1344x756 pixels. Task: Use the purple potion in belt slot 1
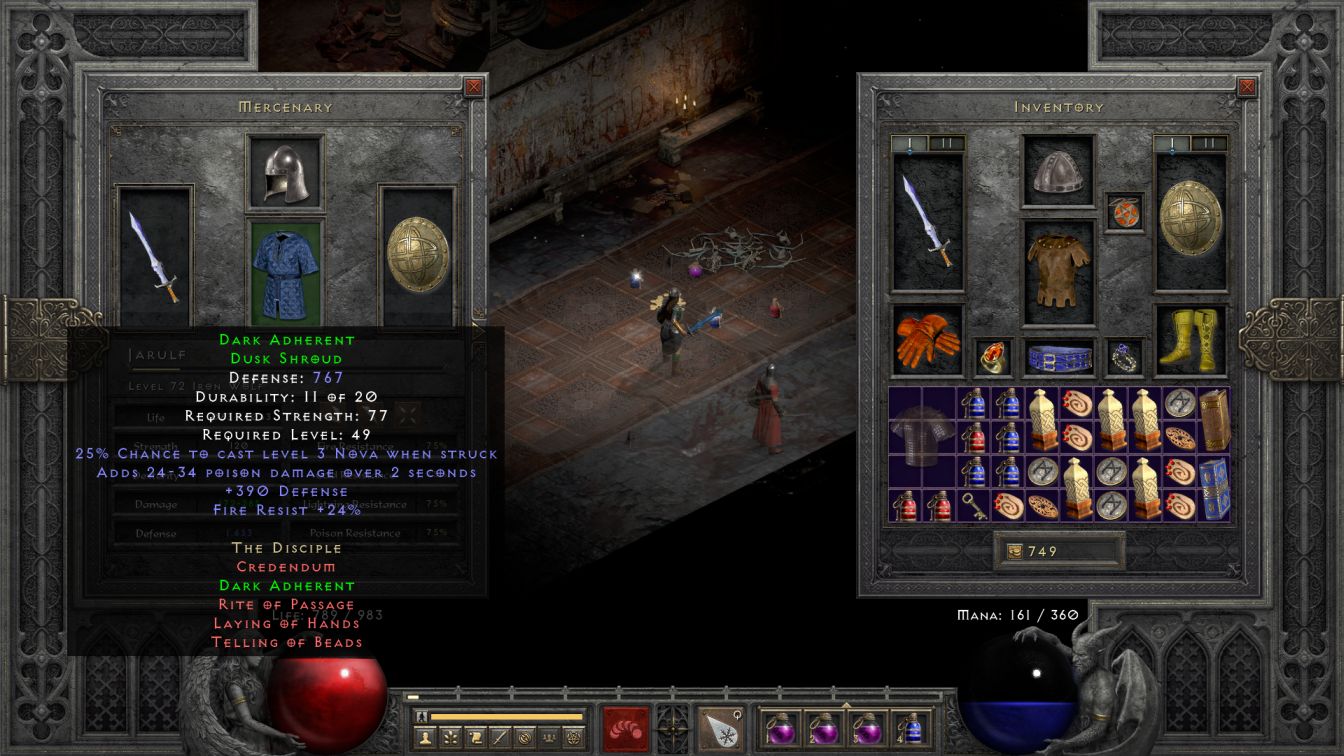(779, 727)
